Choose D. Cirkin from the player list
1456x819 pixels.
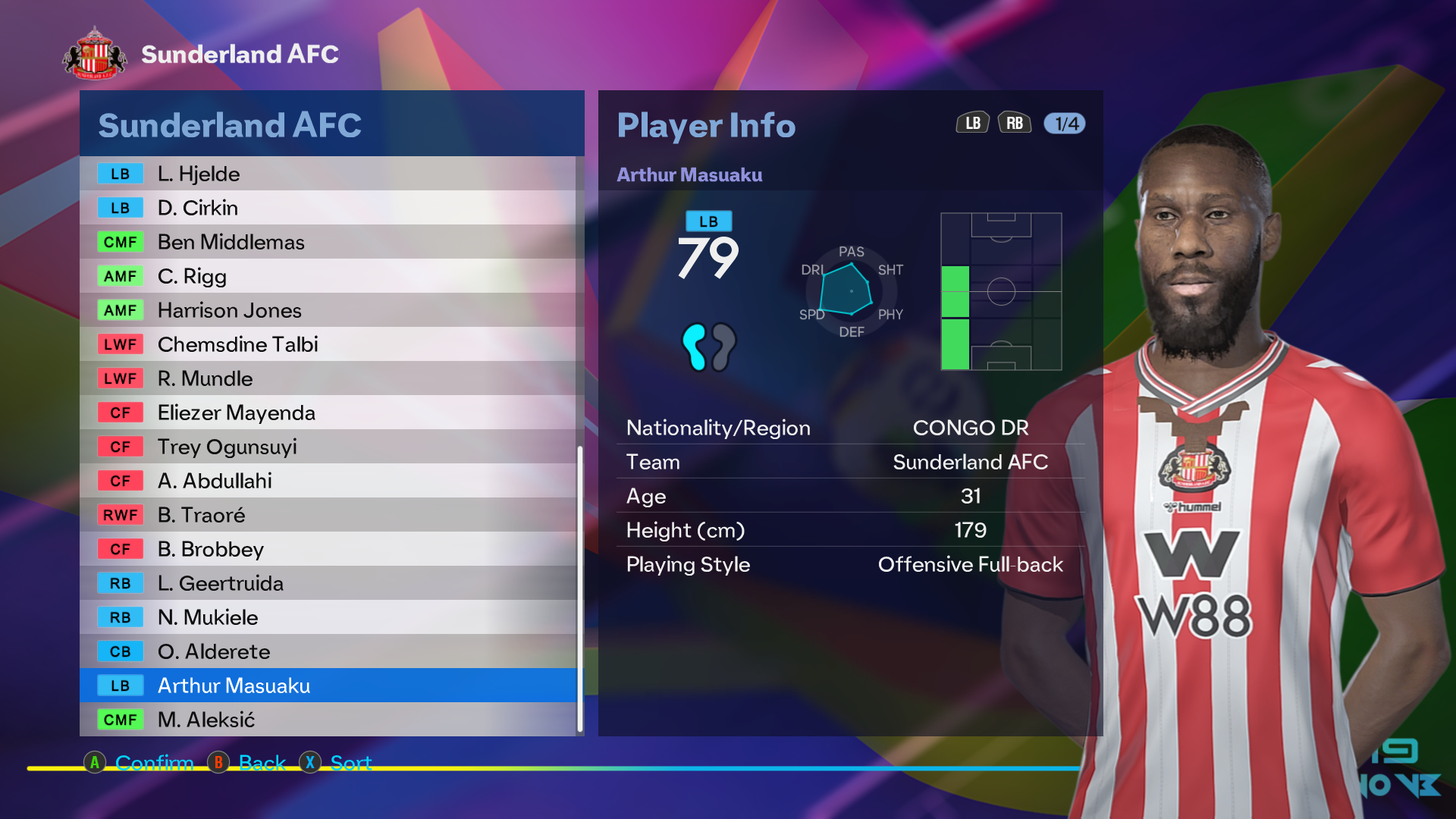(x=328, y=208)
